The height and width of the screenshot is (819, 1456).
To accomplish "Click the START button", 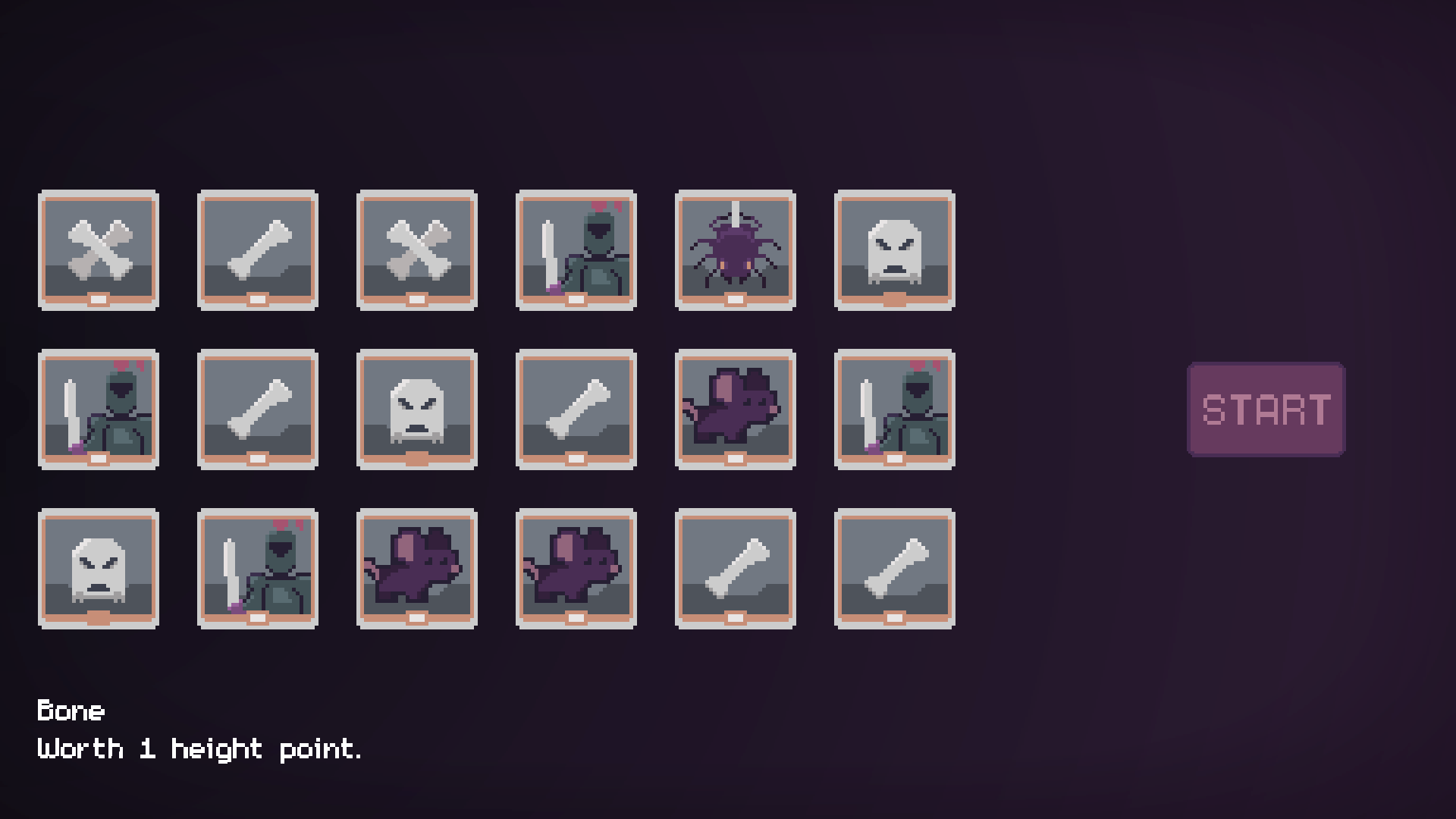I will (x=1266, y=409).
